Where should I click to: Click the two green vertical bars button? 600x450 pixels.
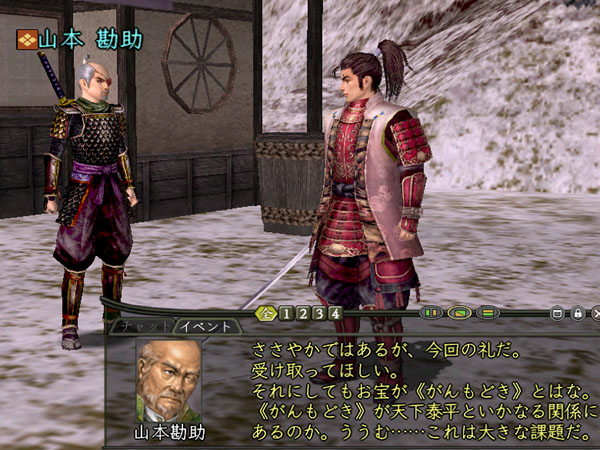[431, 313]
